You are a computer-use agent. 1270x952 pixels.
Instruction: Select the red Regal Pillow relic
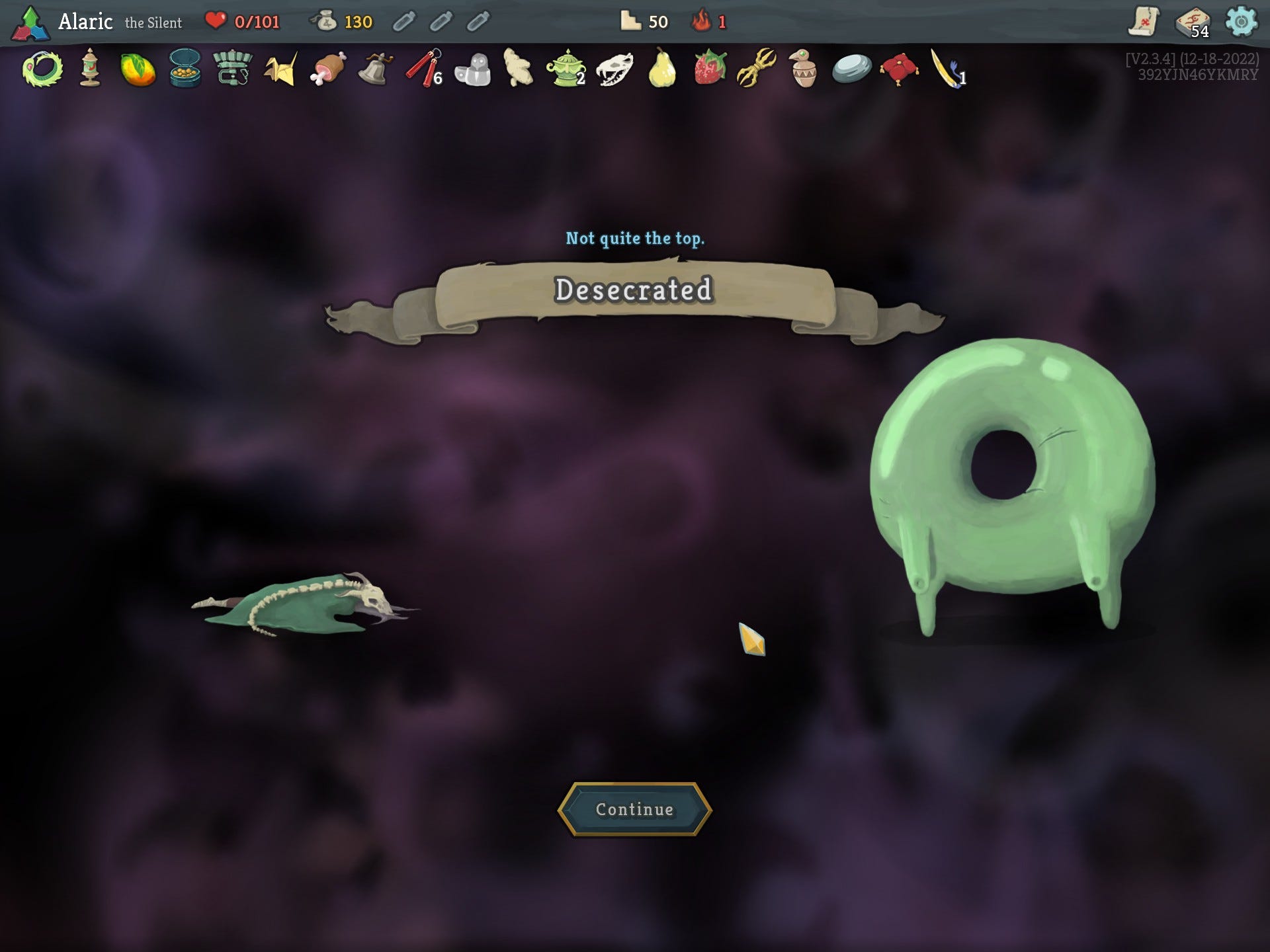[899, 69]
